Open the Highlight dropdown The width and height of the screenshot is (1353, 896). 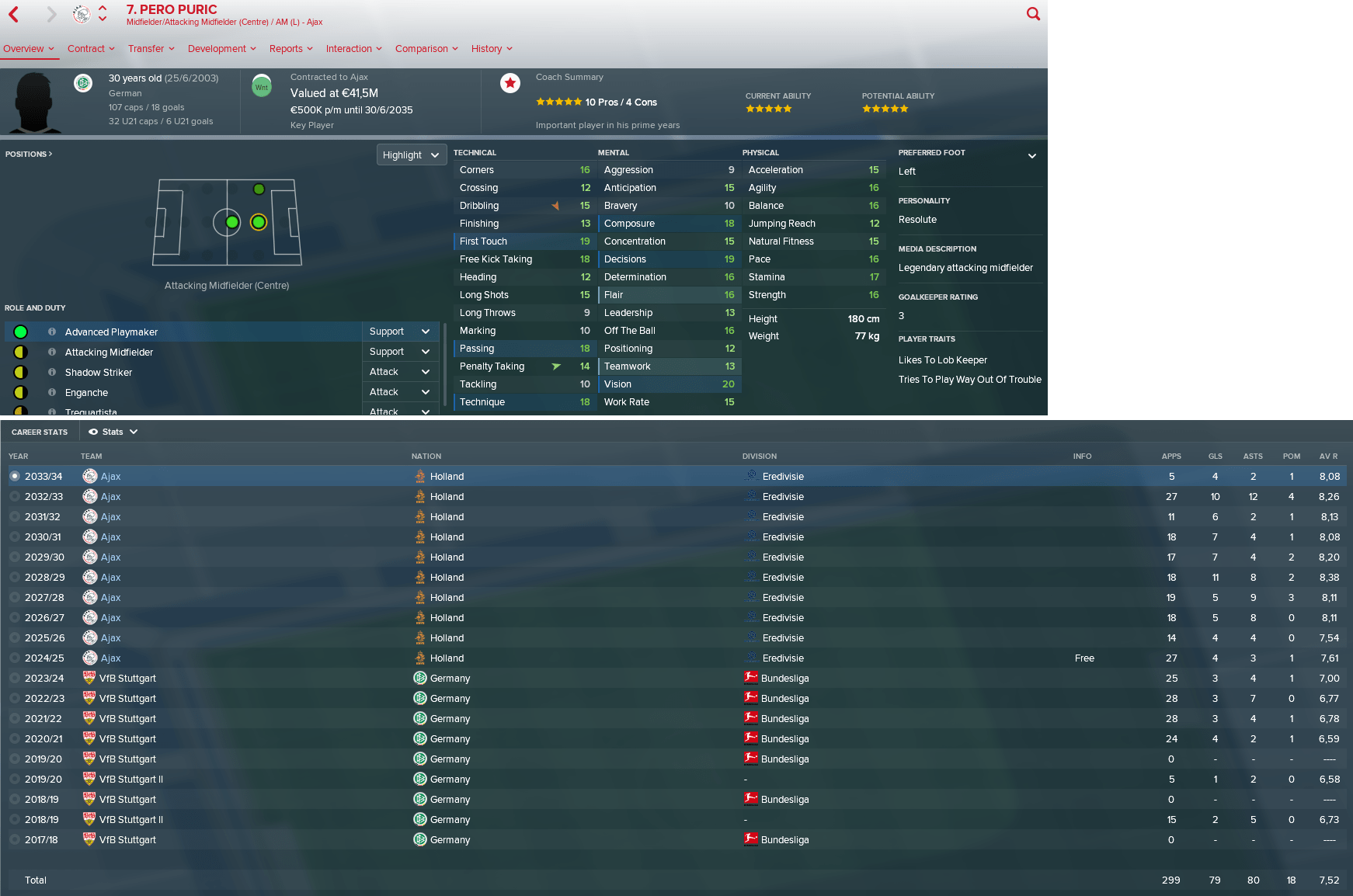412,155
